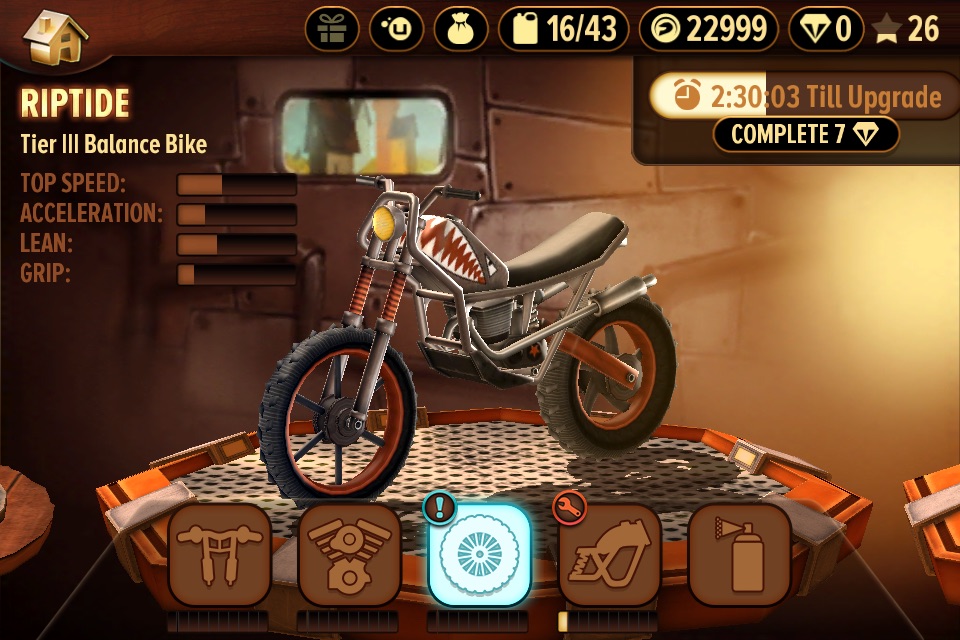Choose the engine upgrade part
This screenshot has height=640, width=960.
point(349,556)
